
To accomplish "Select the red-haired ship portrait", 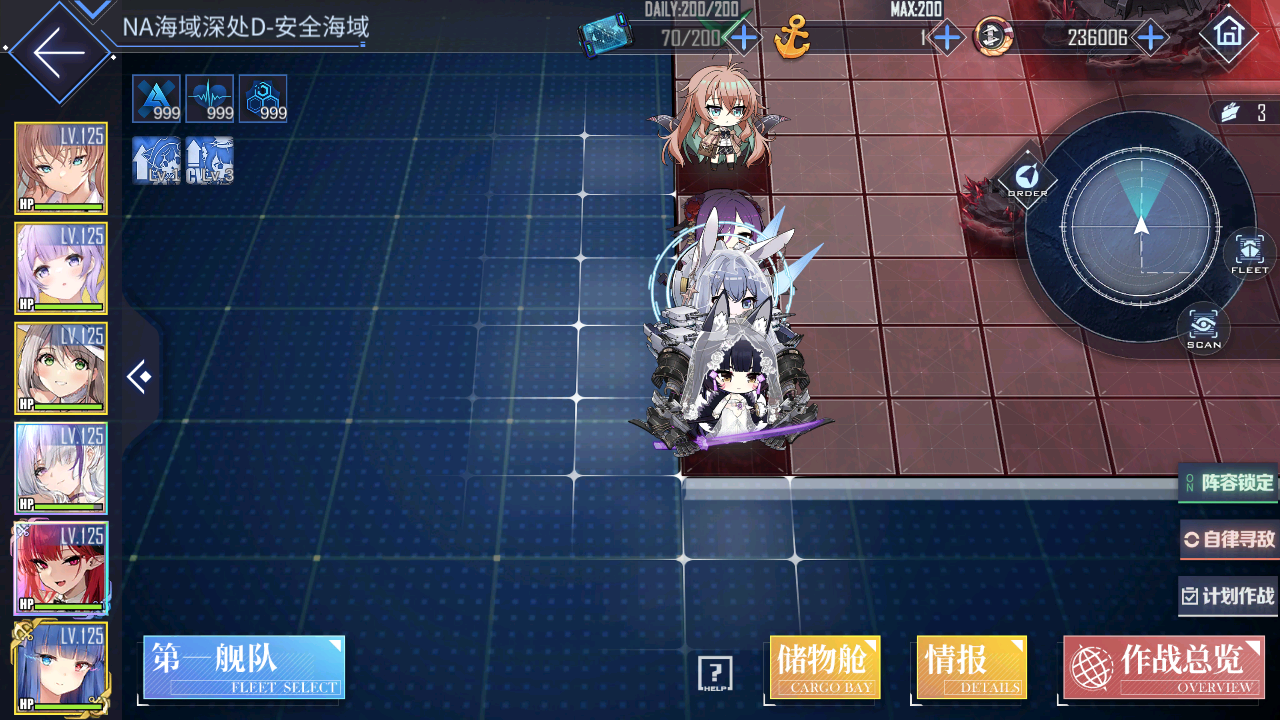I will pos(61,567).
